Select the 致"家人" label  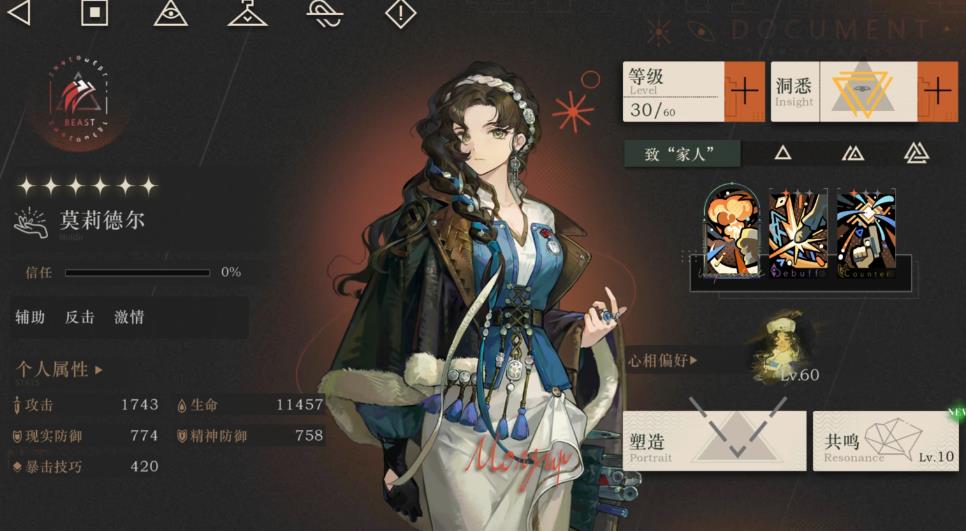tap(682, 153)
